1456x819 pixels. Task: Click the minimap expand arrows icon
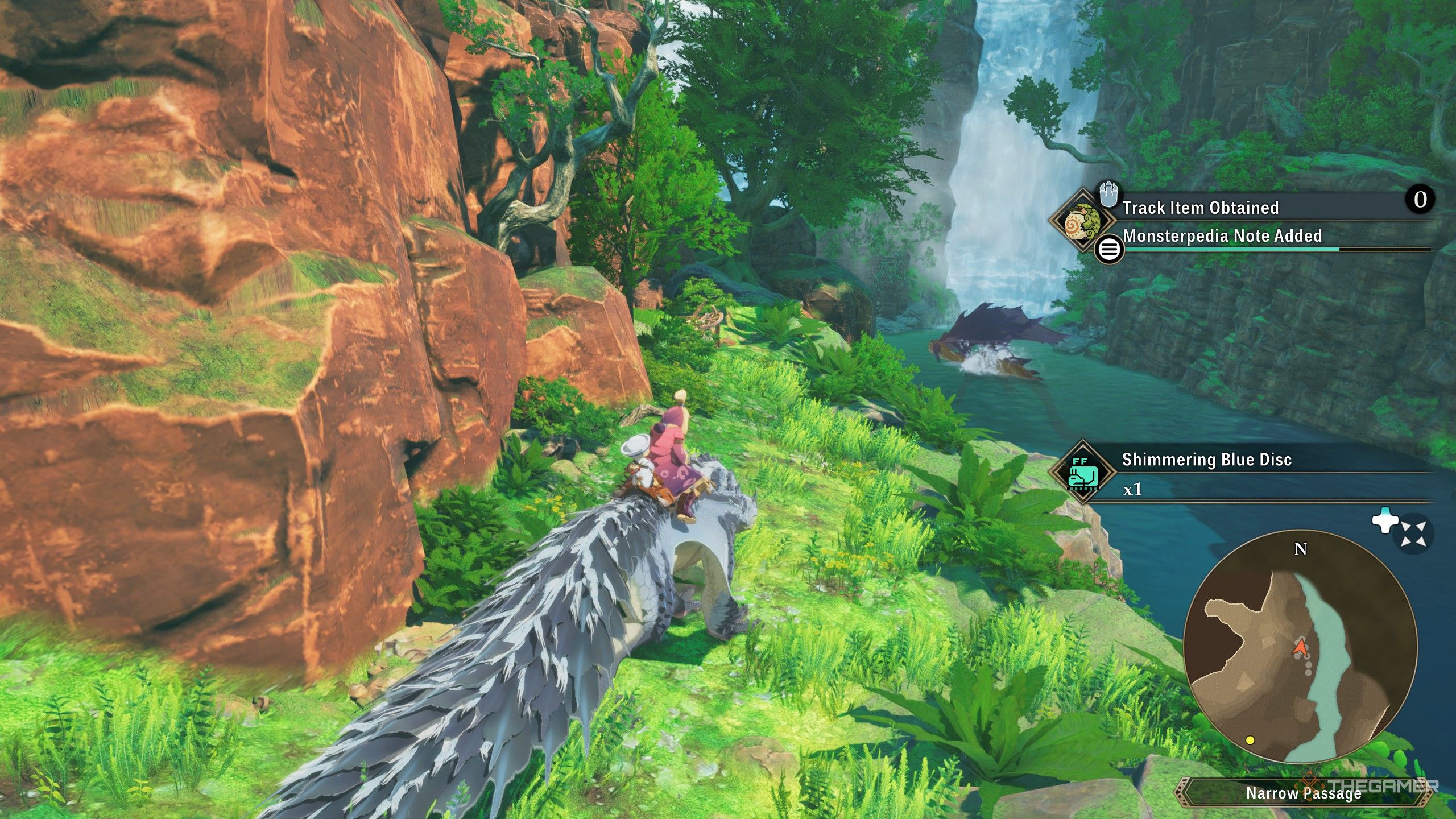coord(1413,535)
